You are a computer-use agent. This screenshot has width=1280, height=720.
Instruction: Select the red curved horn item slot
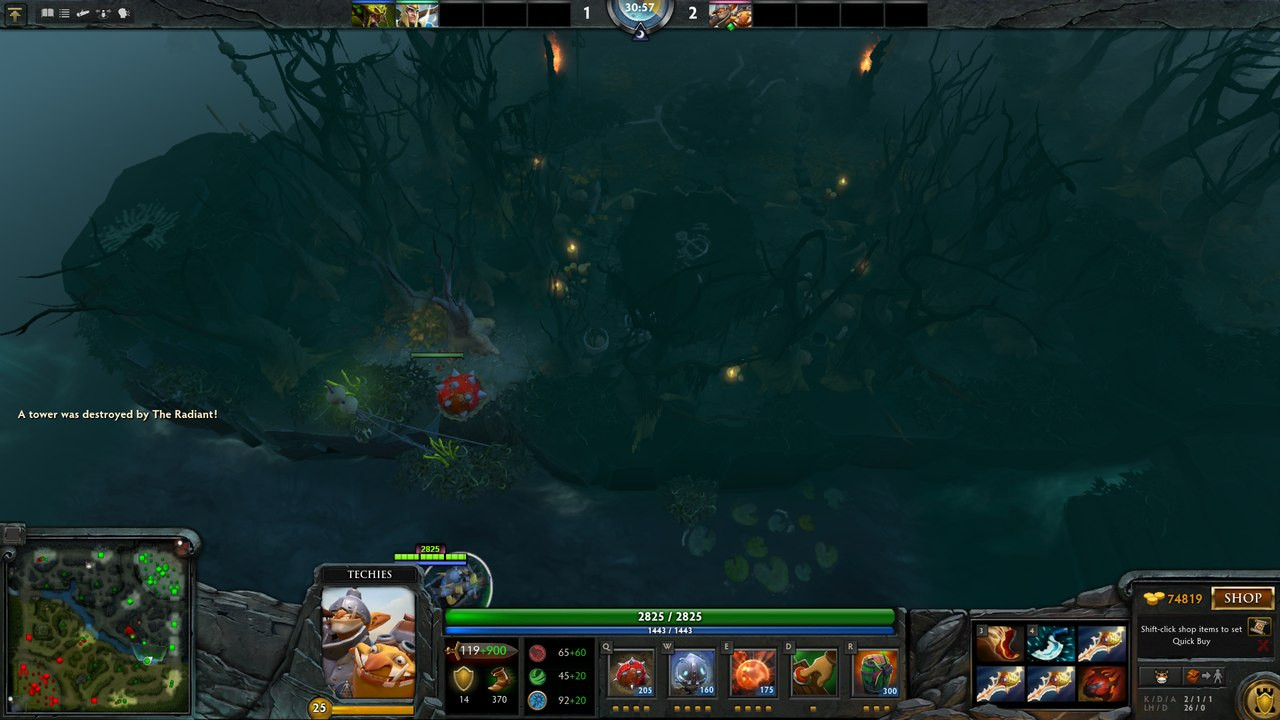[1001, 645]
